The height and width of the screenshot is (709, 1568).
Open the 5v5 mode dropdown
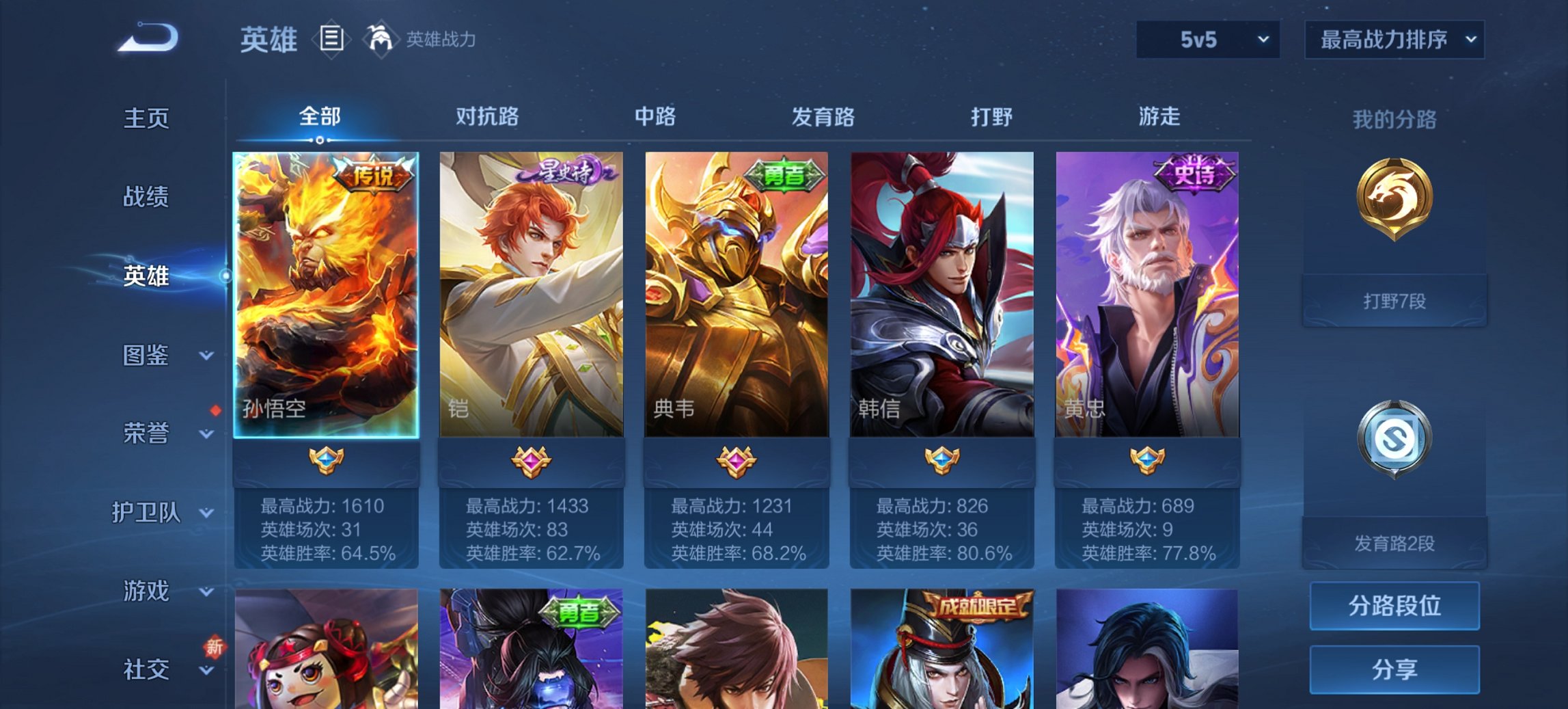pos(1206,40)
